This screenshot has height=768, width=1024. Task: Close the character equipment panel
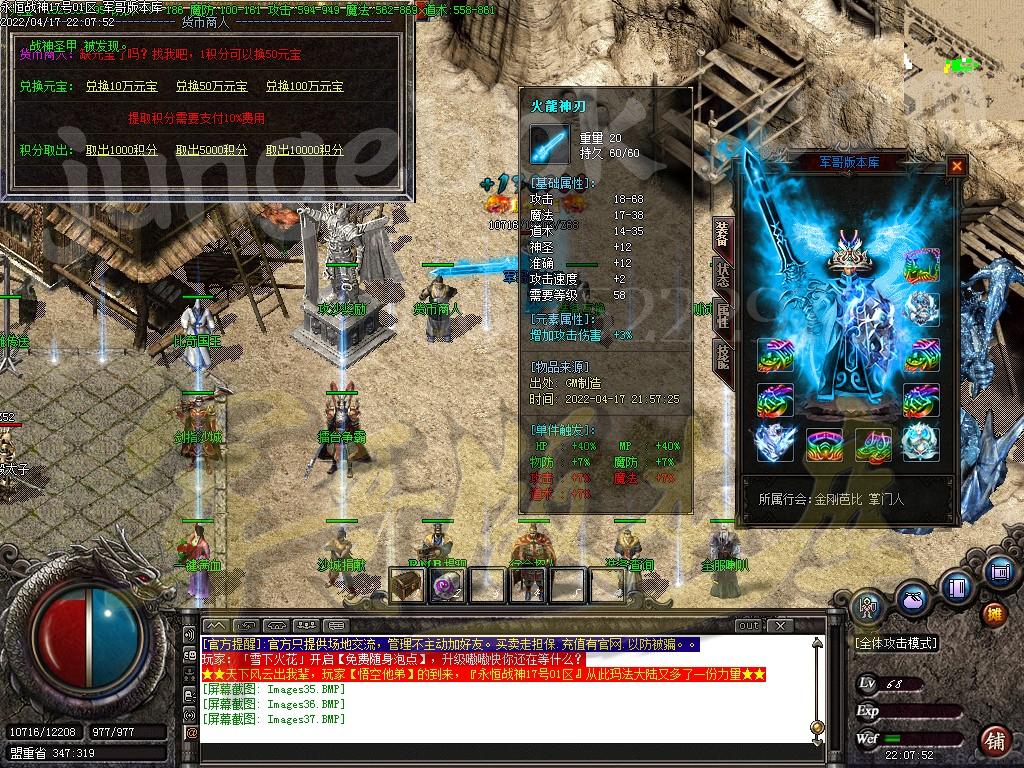[x=957, y=166]
